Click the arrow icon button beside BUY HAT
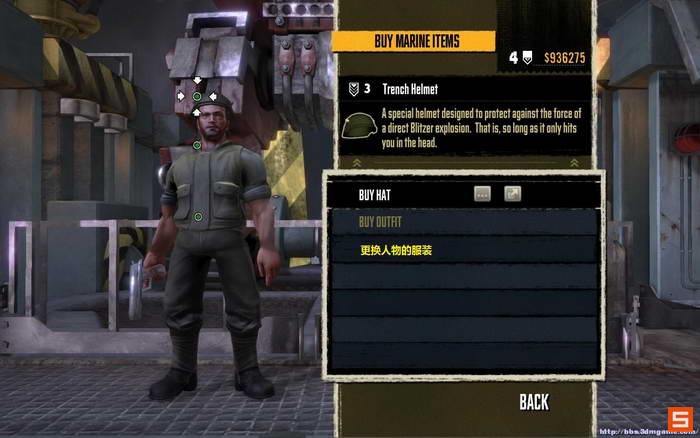This screenshot has width=700, height=438. (512, 194)
